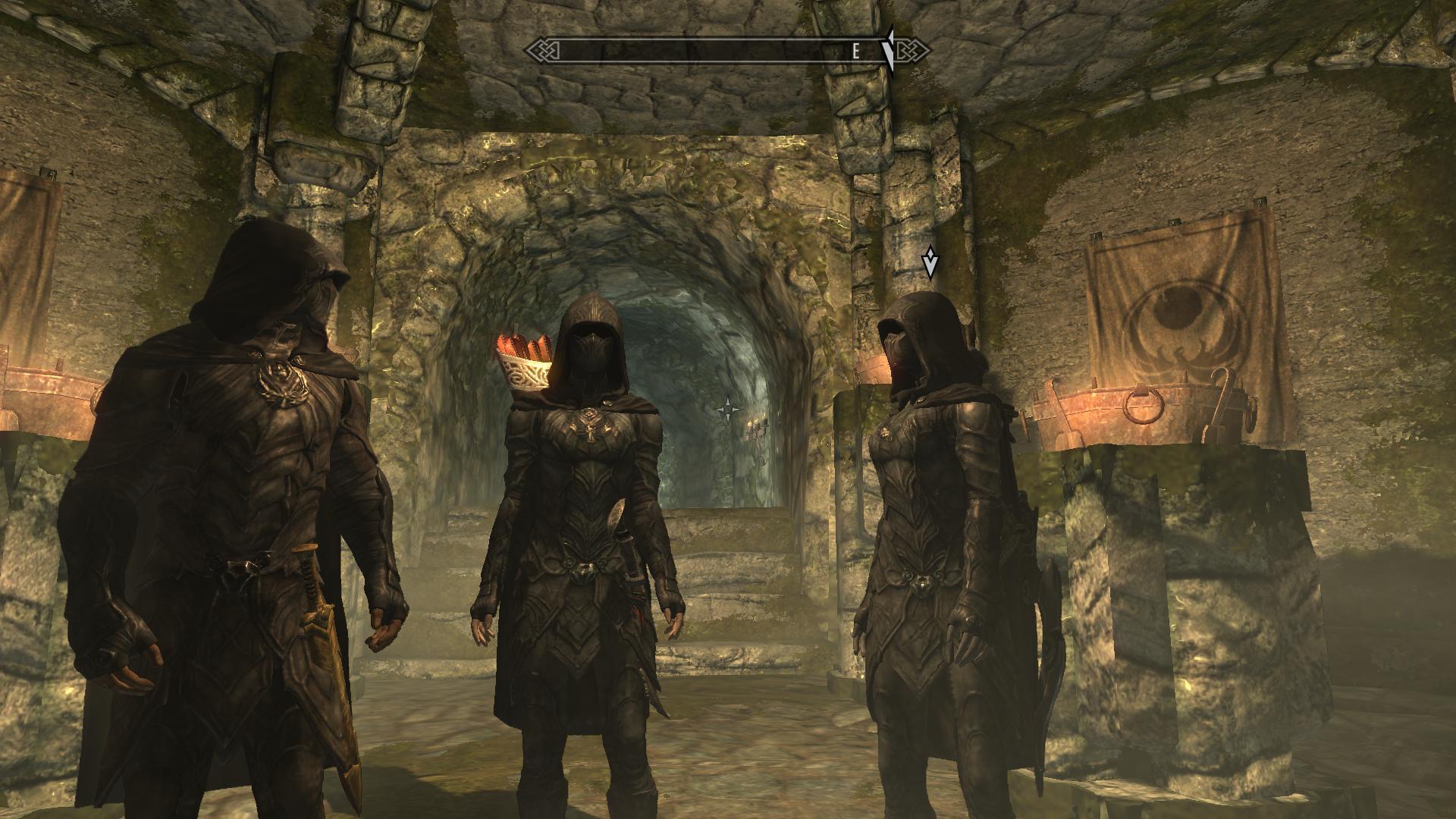Select the E direction marker on the compass
Screen dimensions: 1456x819
pyautogui.click(x=855, y=52)
